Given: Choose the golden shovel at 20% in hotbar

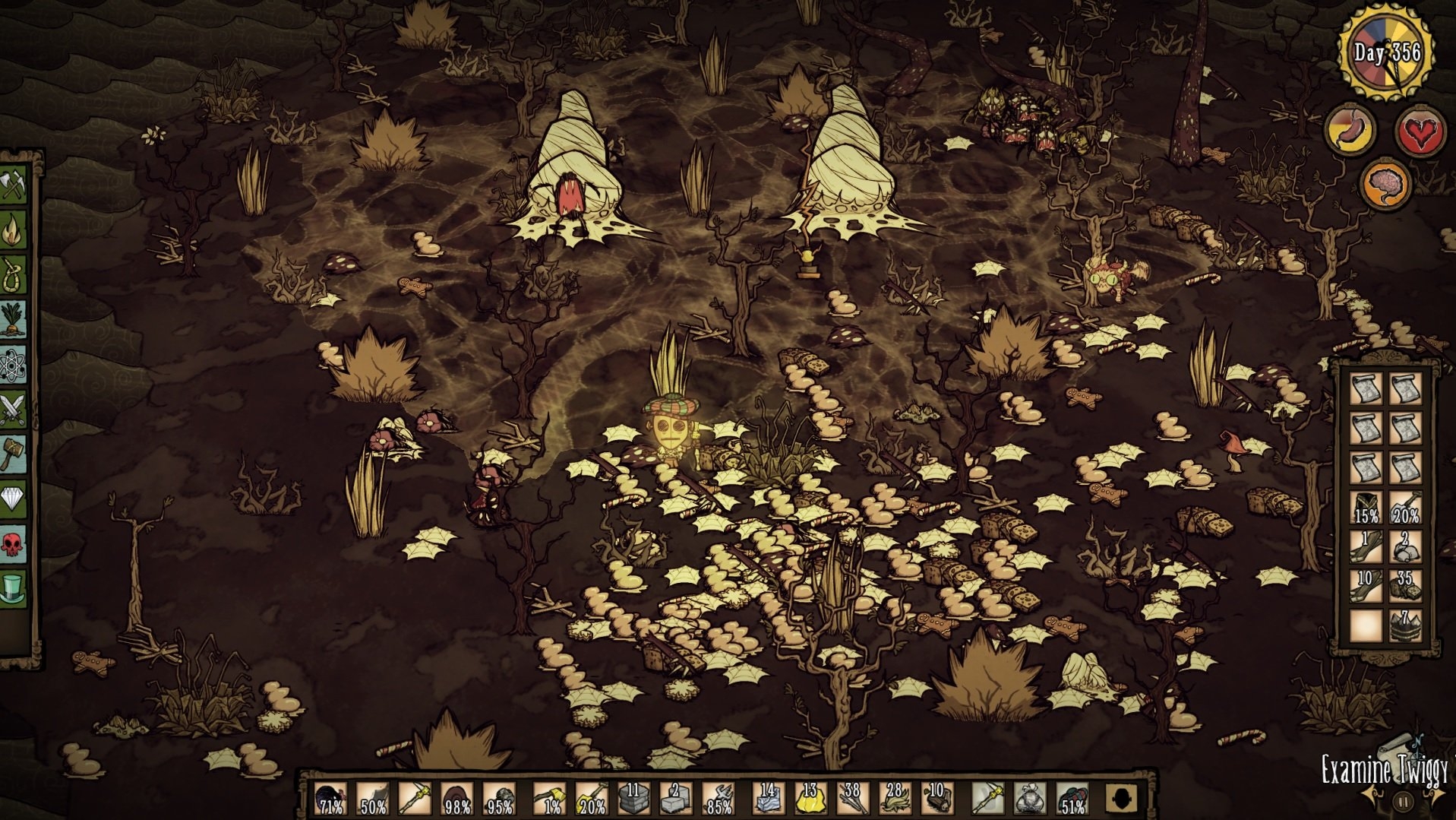Looking at the screenshot, I should [591, 799].
